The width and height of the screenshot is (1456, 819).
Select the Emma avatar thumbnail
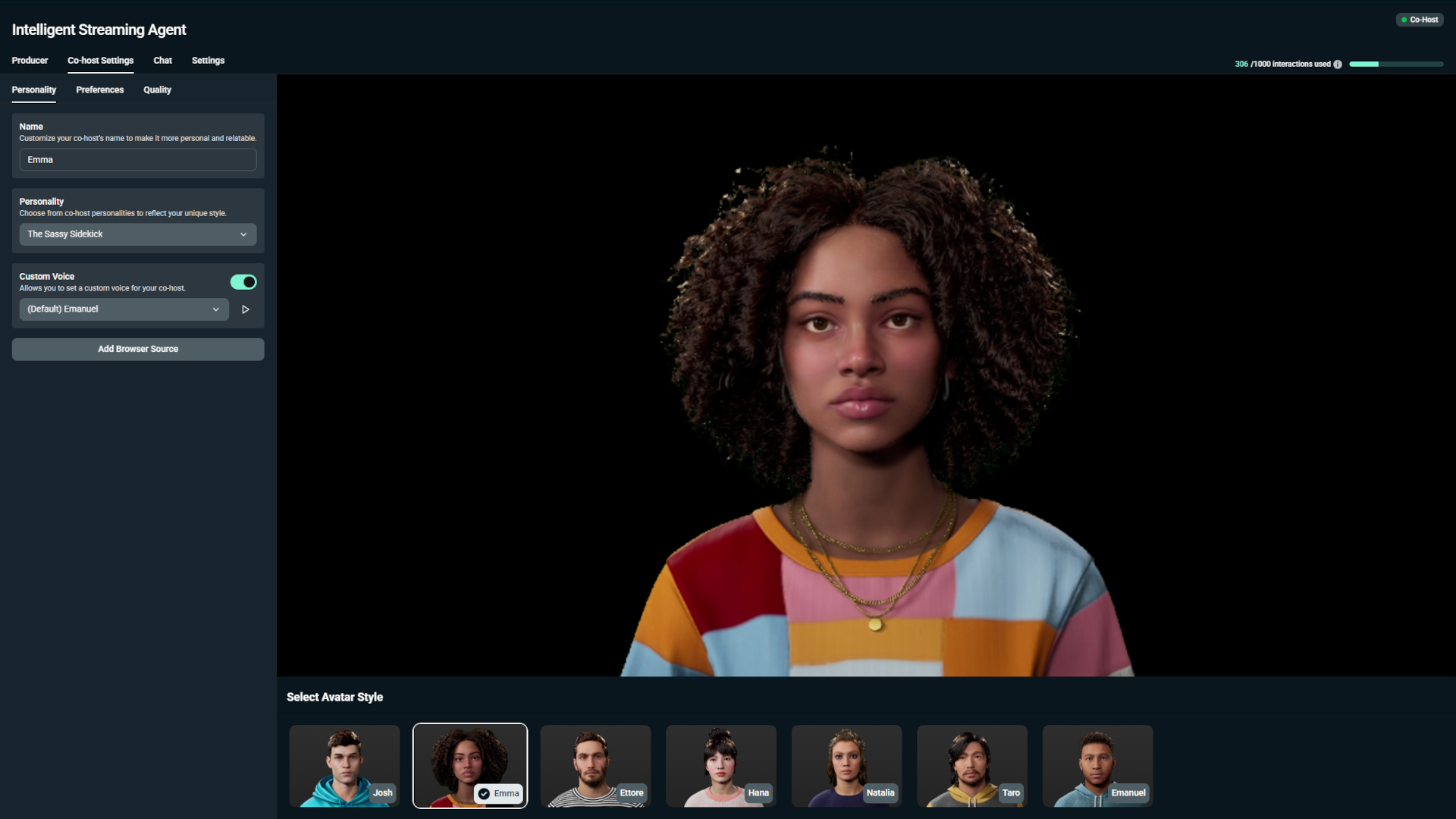coord(469,766)
